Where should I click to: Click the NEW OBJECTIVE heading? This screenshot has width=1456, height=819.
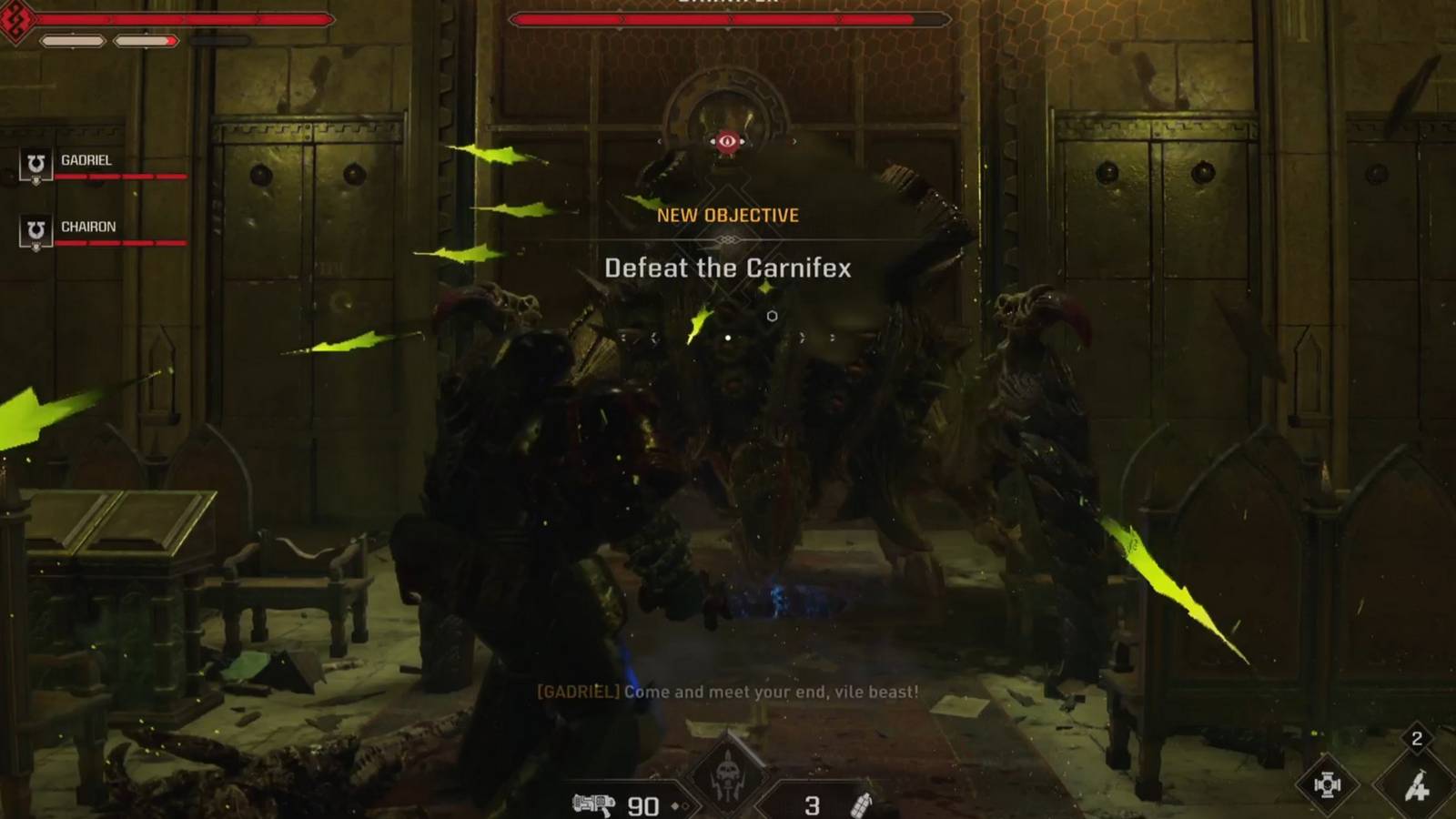[728, 216]
